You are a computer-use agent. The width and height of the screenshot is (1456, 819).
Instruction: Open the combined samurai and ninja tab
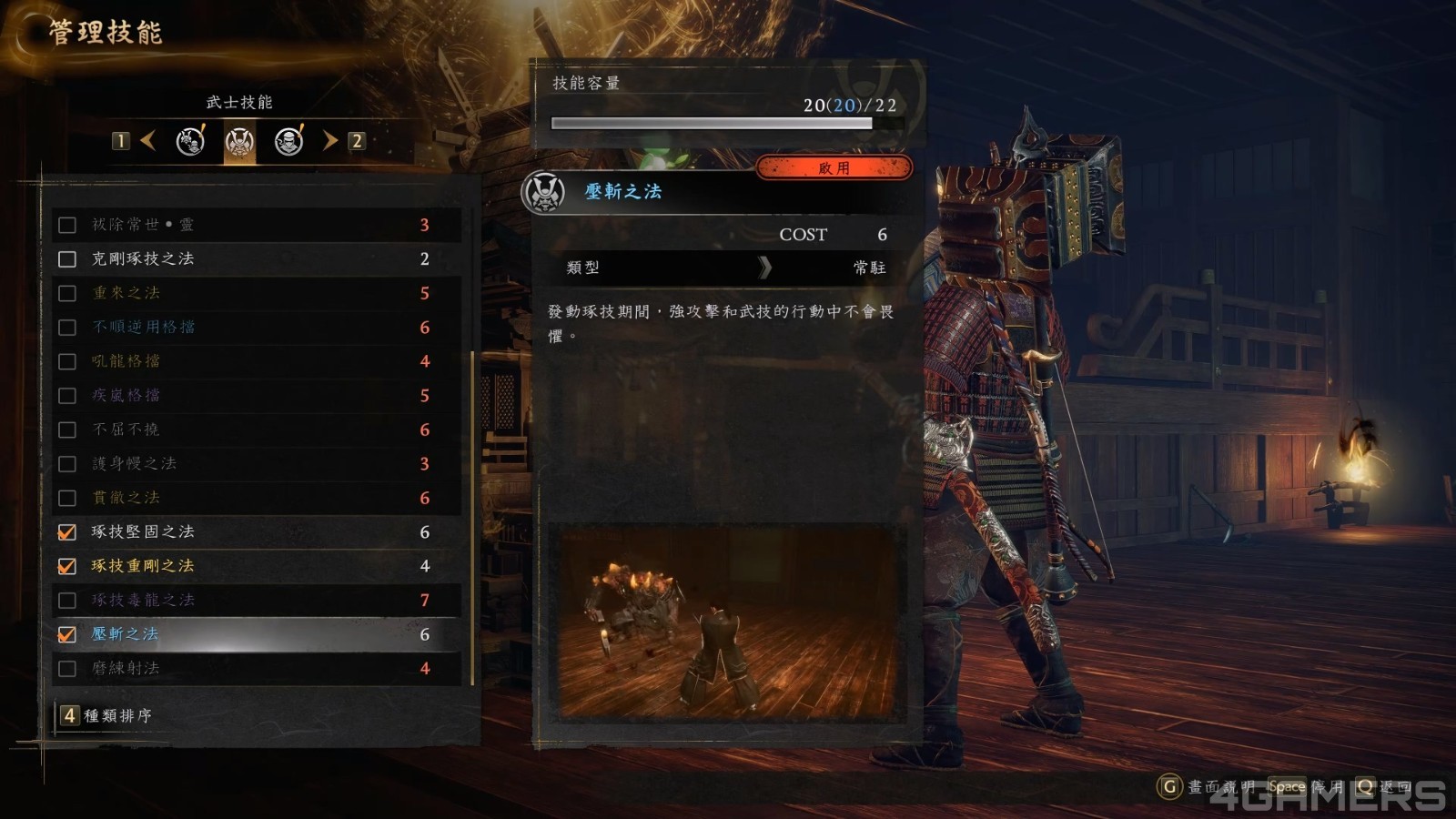[x=190, y=141]
